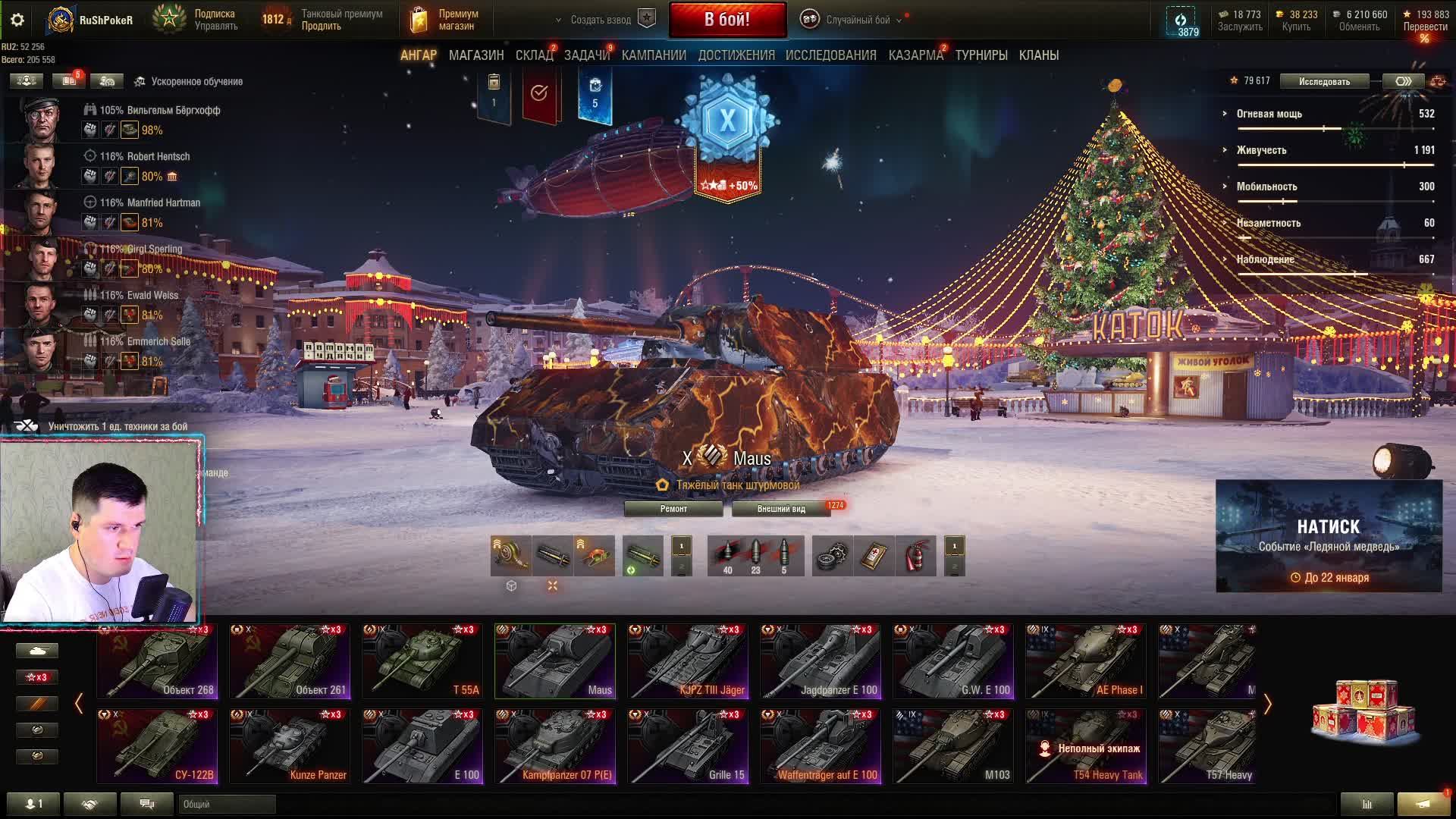Switch to the МАГАЗИН tab
The height and width of the screenshot is (819, 1456).
[476, 55]
